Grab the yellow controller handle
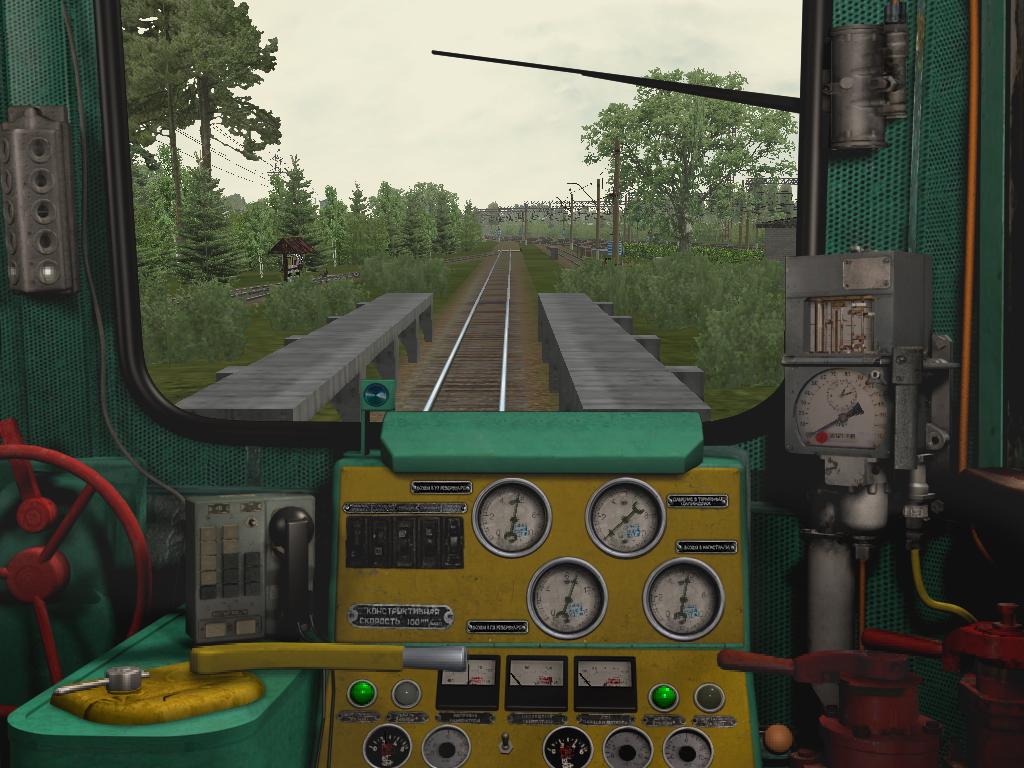 [300, 658]
